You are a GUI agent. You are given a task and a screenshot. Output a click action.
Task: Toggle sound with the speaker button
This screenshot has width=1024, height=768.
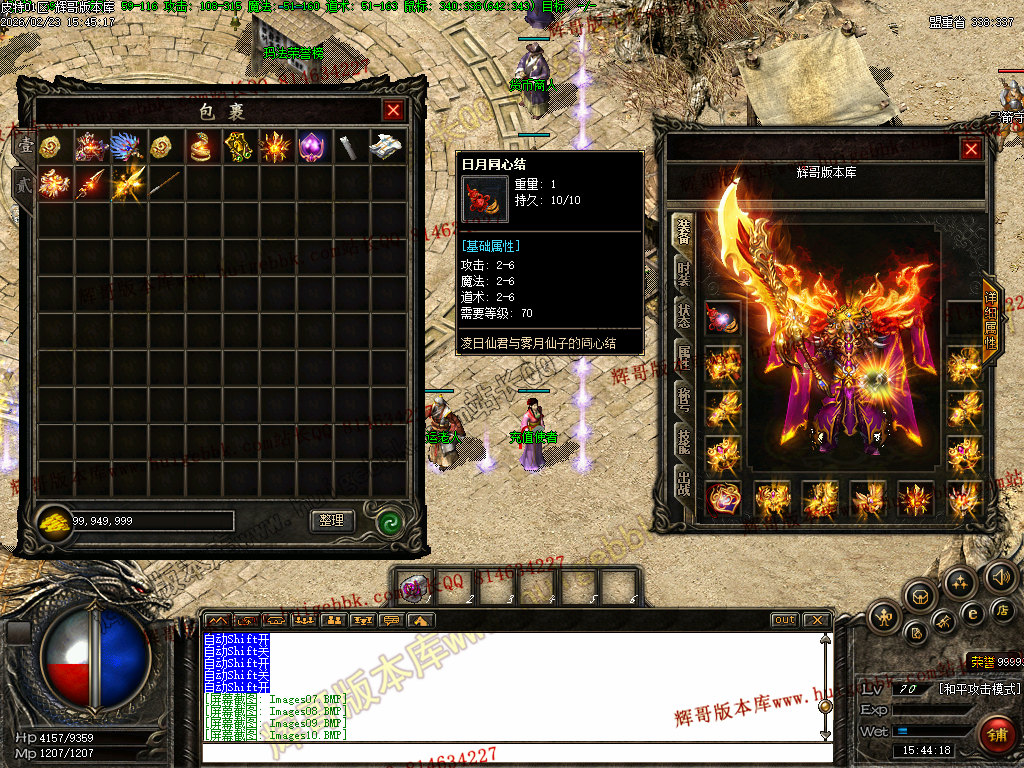click(1001, 576)
